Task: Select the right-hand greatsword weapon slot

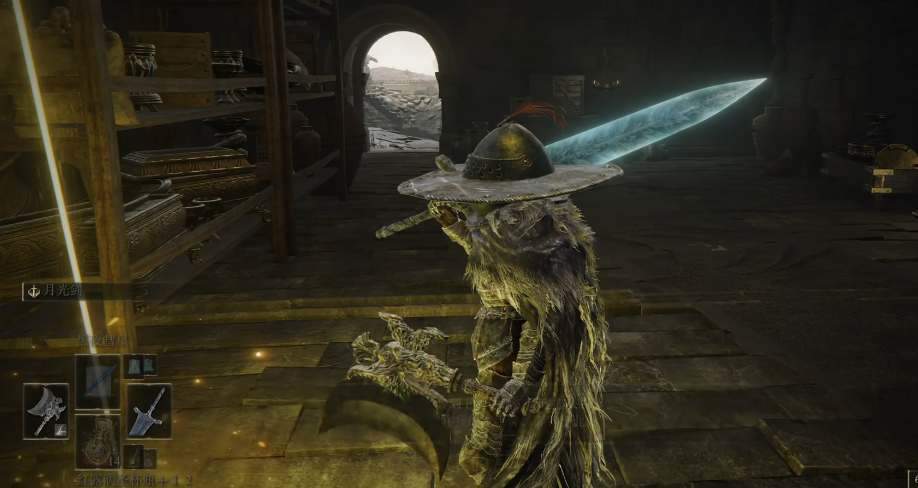Action: tap(148, 411)
